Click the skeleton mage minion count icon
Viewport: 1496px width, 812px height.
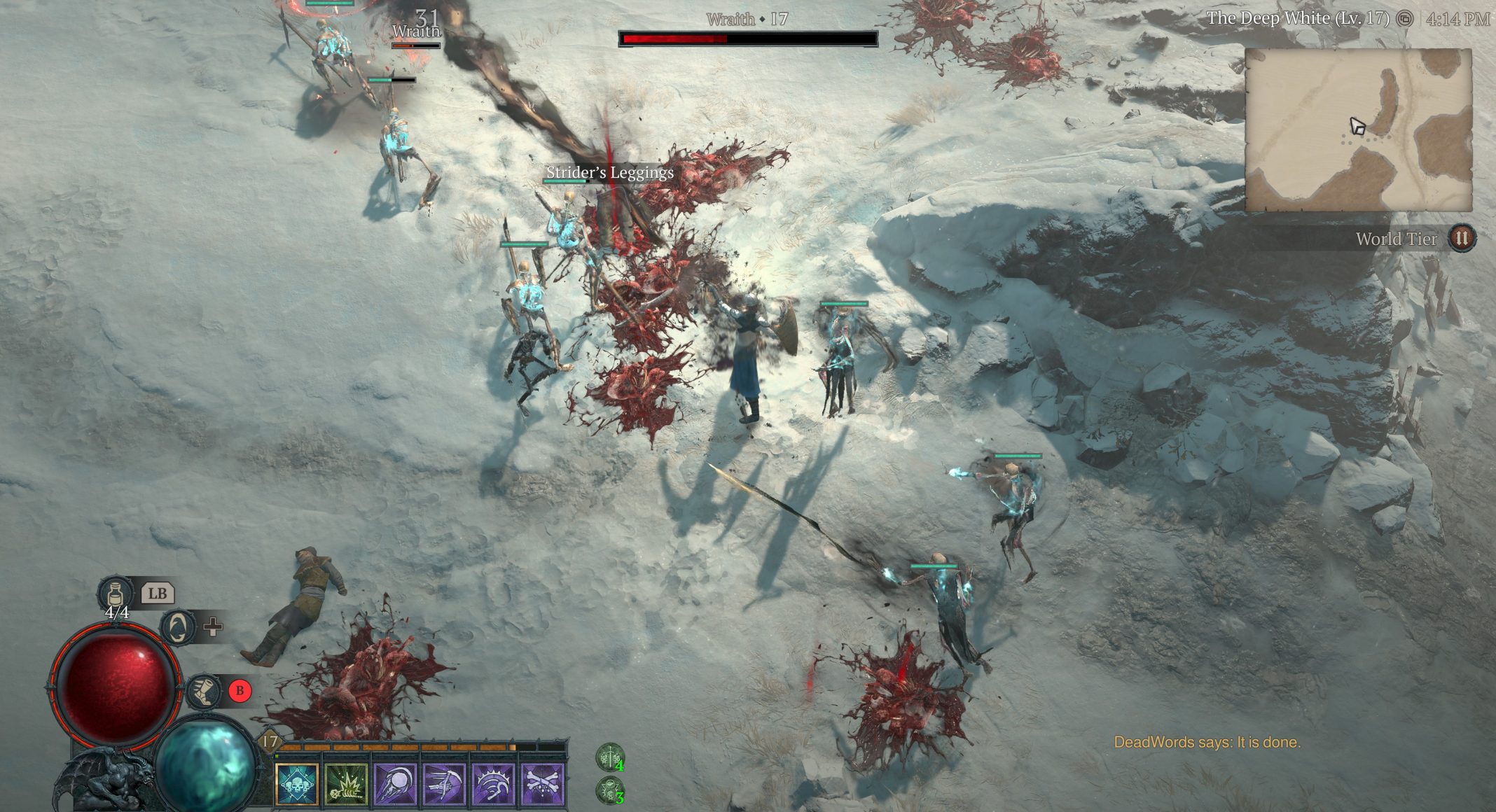[610, 790]
